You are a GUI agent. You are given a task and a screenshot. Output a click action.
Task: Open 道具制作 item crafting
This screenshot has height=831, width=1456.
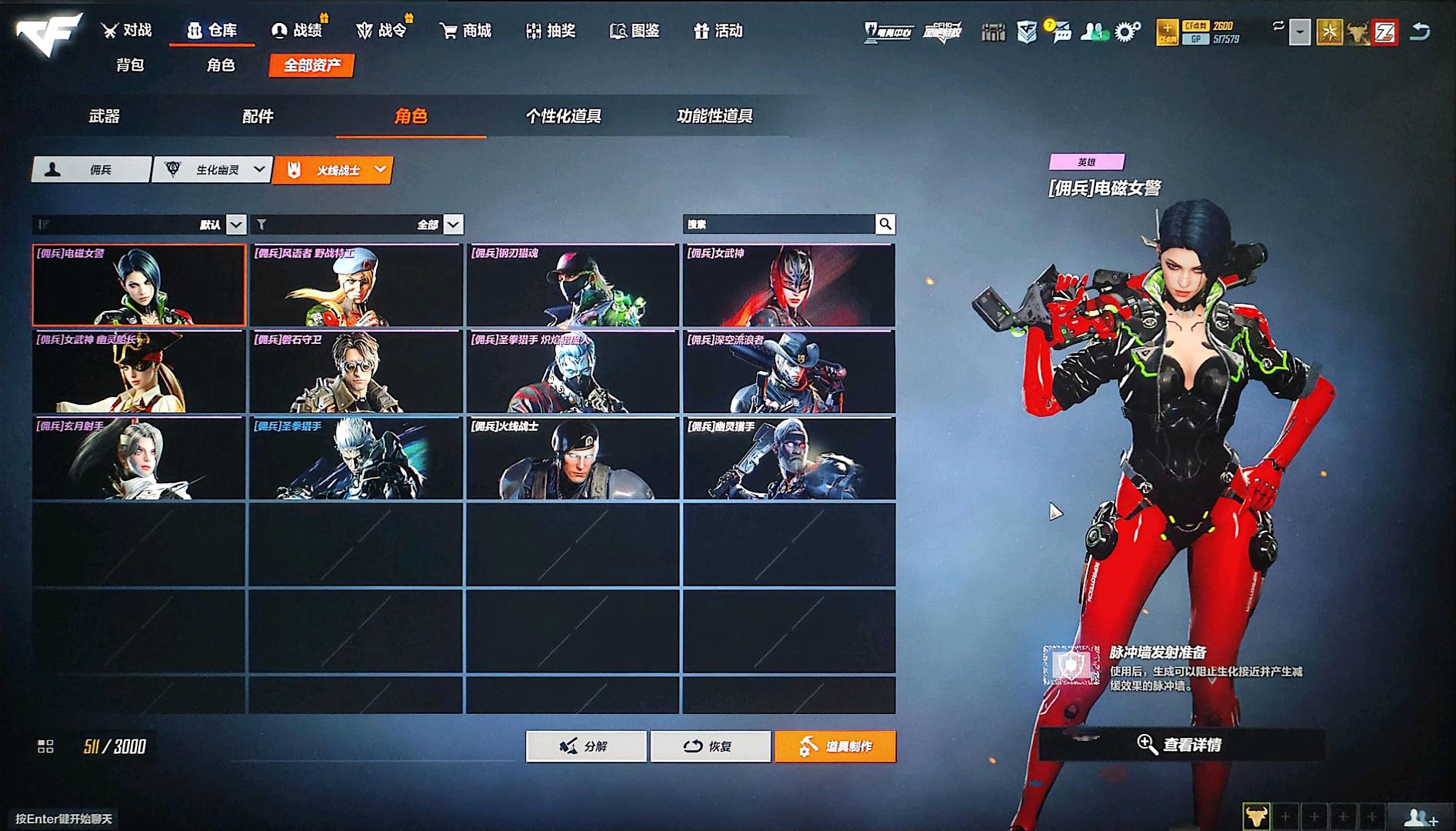(x=835, y=746)
